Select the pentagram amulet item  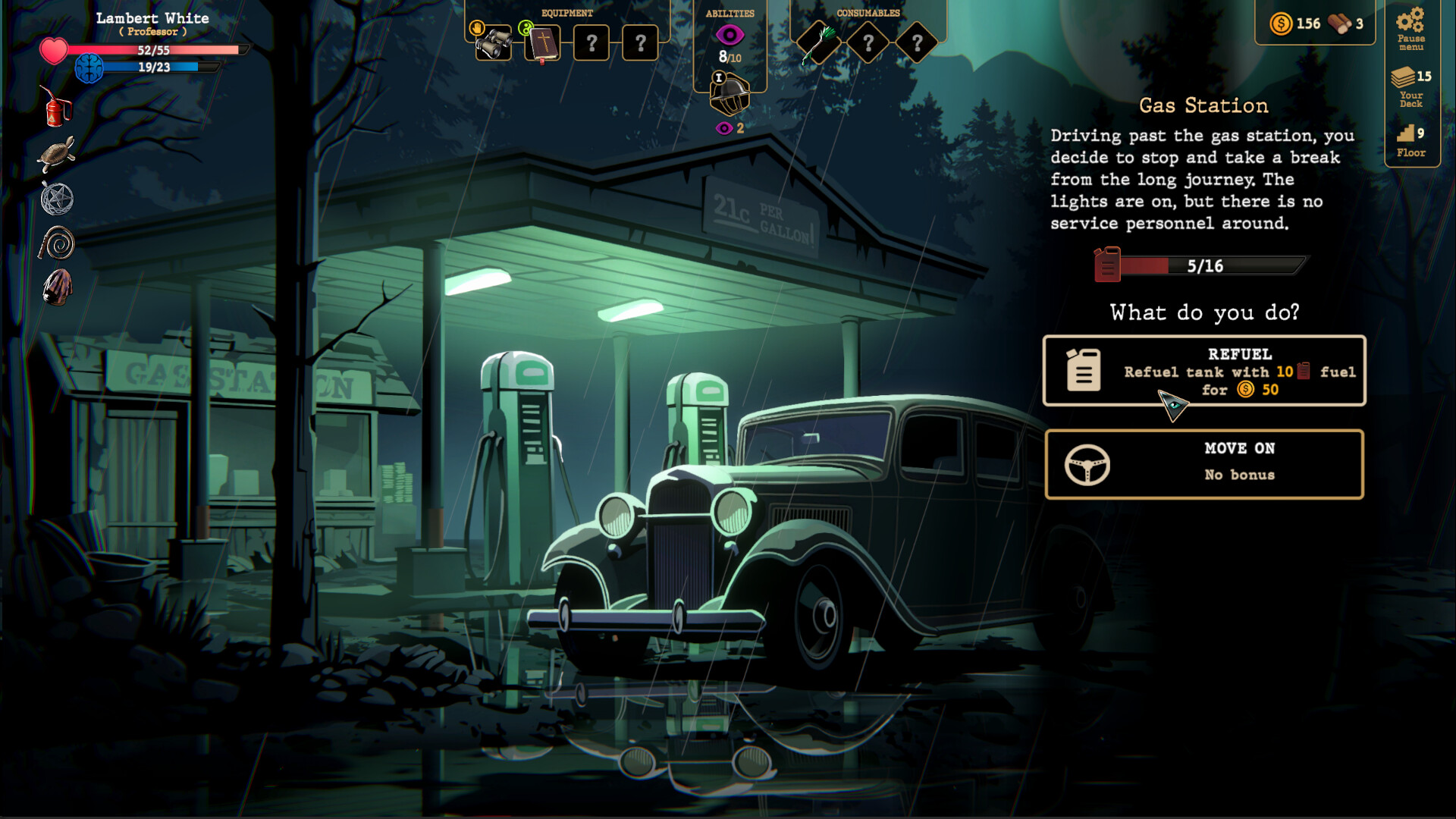(x=56, y=199)
